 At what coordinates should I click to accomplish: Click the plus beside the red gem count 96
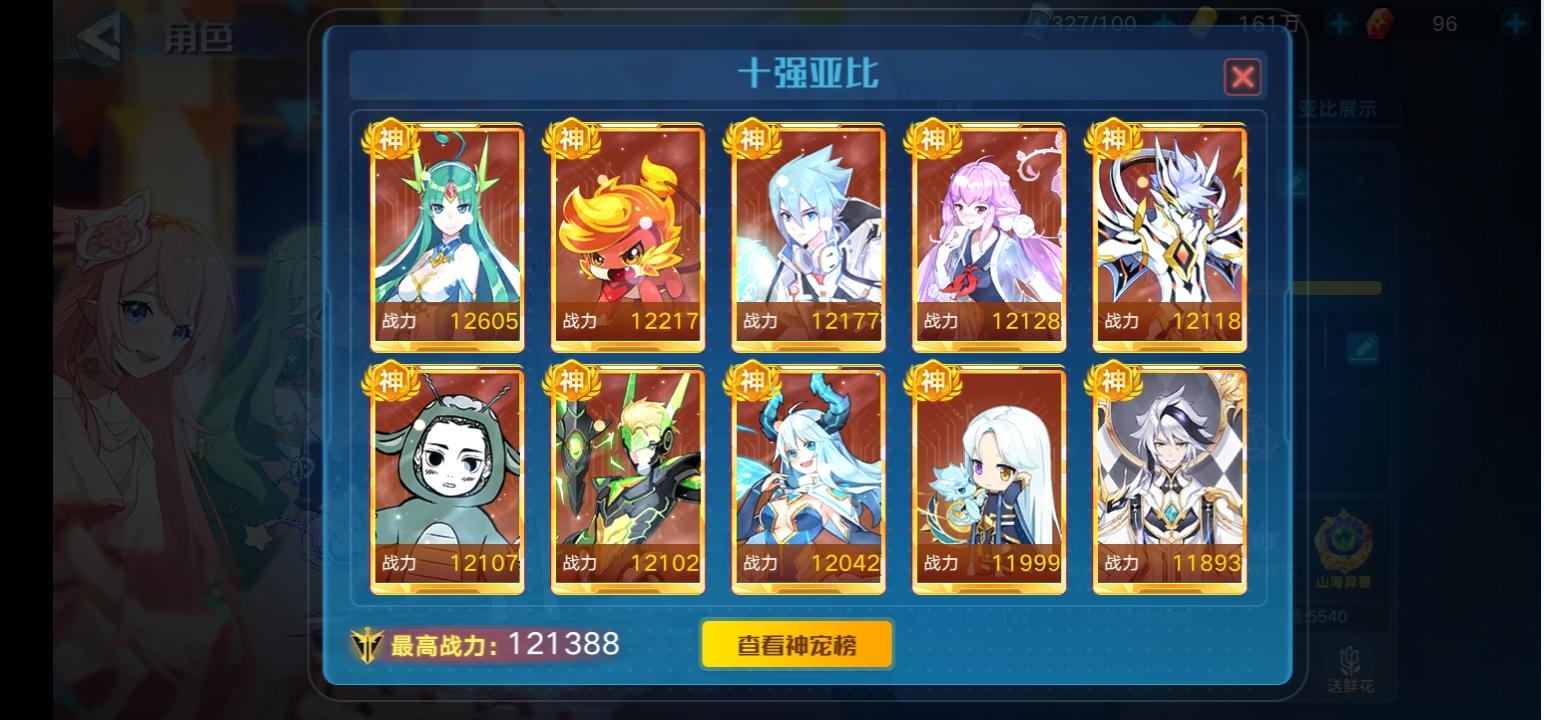coord(1514,25)
